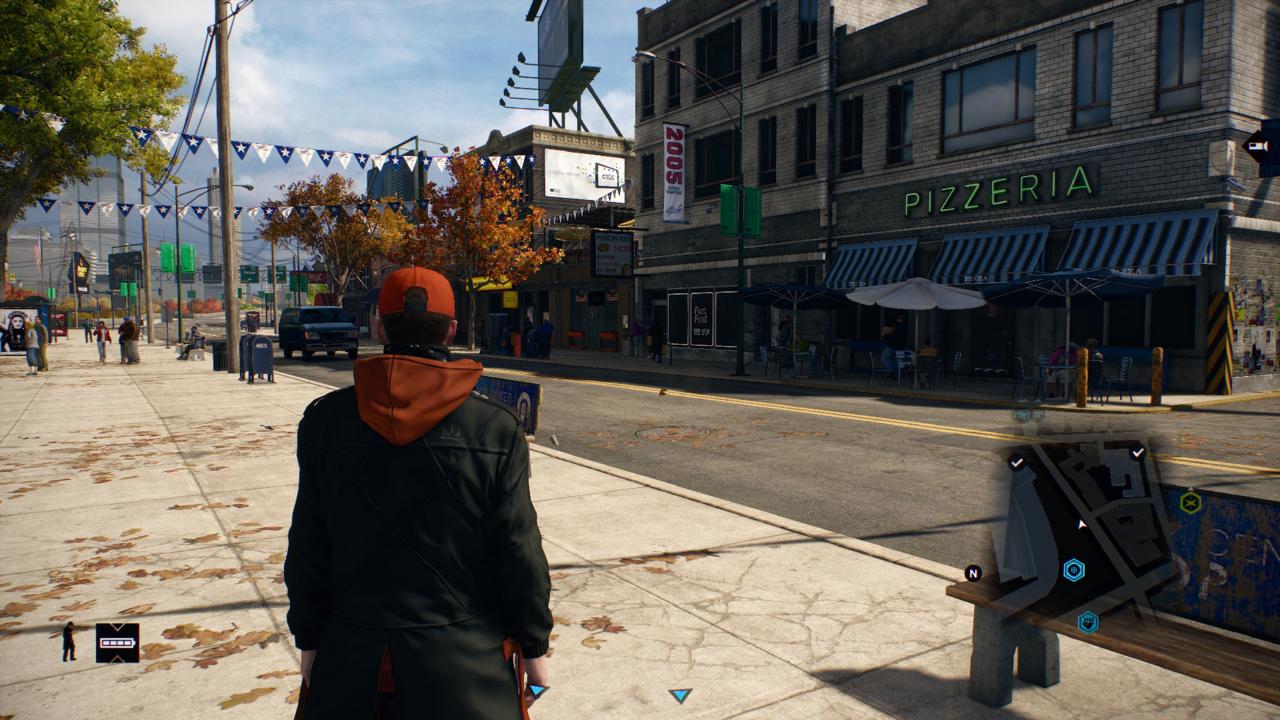The image size is (1280, 720).
Task: Select the player silhouette icon at bottom left
Action: tap(69, 642)
